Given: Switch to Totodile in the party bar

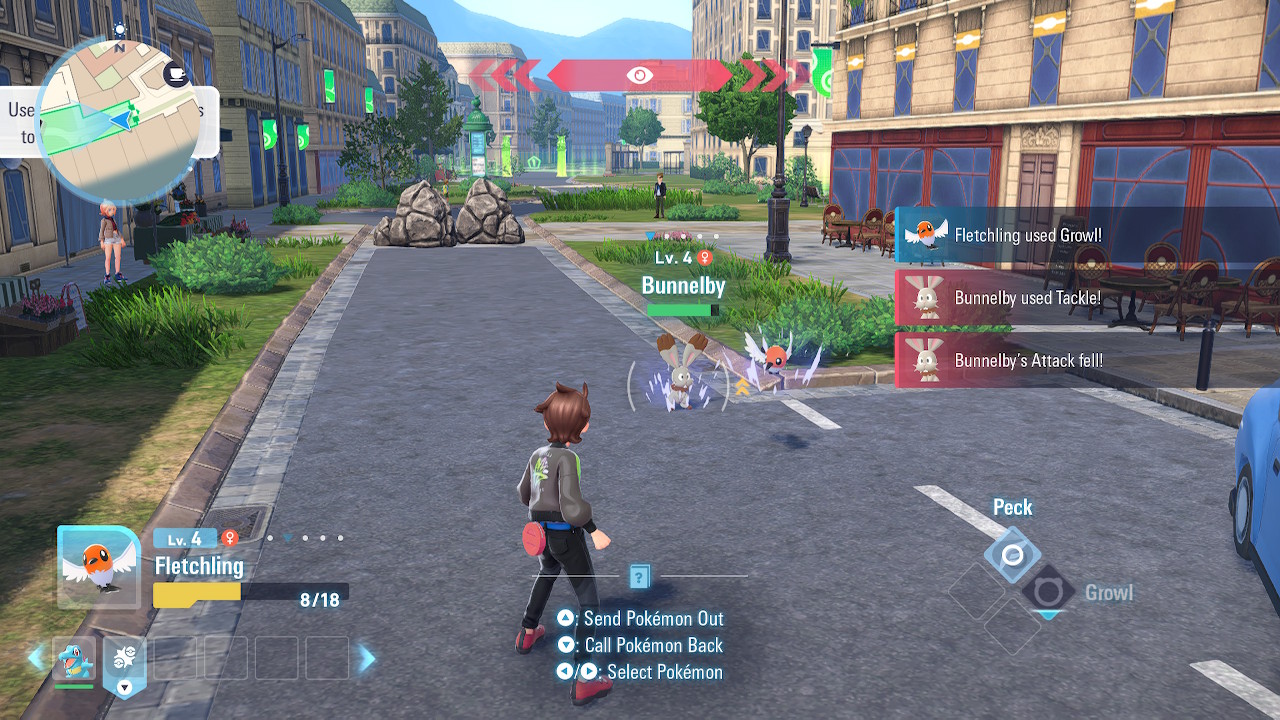Looking at the screenshot, I should [74, 659].
